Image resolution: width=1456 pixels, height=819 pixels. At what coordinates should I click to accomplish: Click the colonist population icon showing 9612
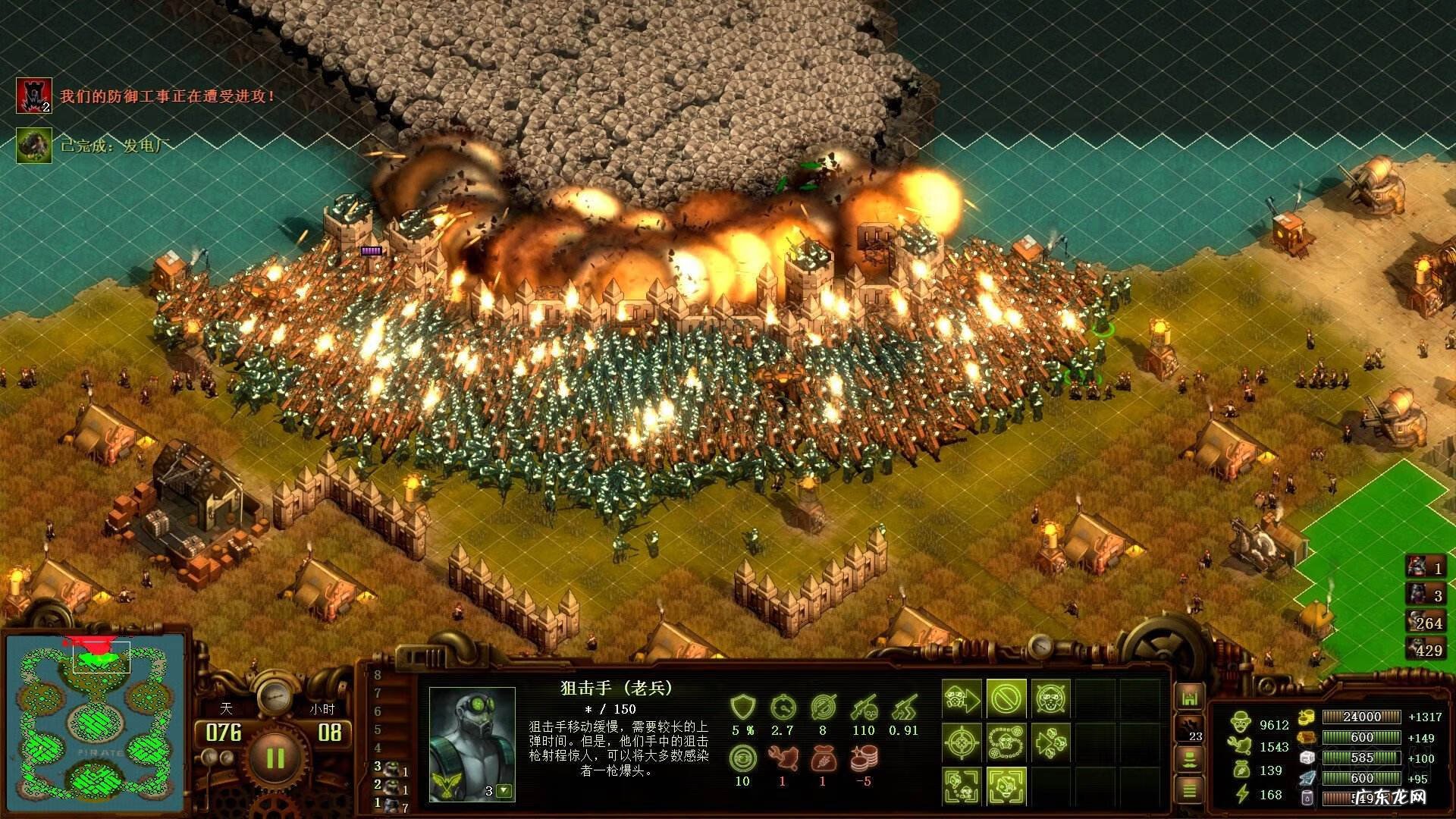(1241, 722)
